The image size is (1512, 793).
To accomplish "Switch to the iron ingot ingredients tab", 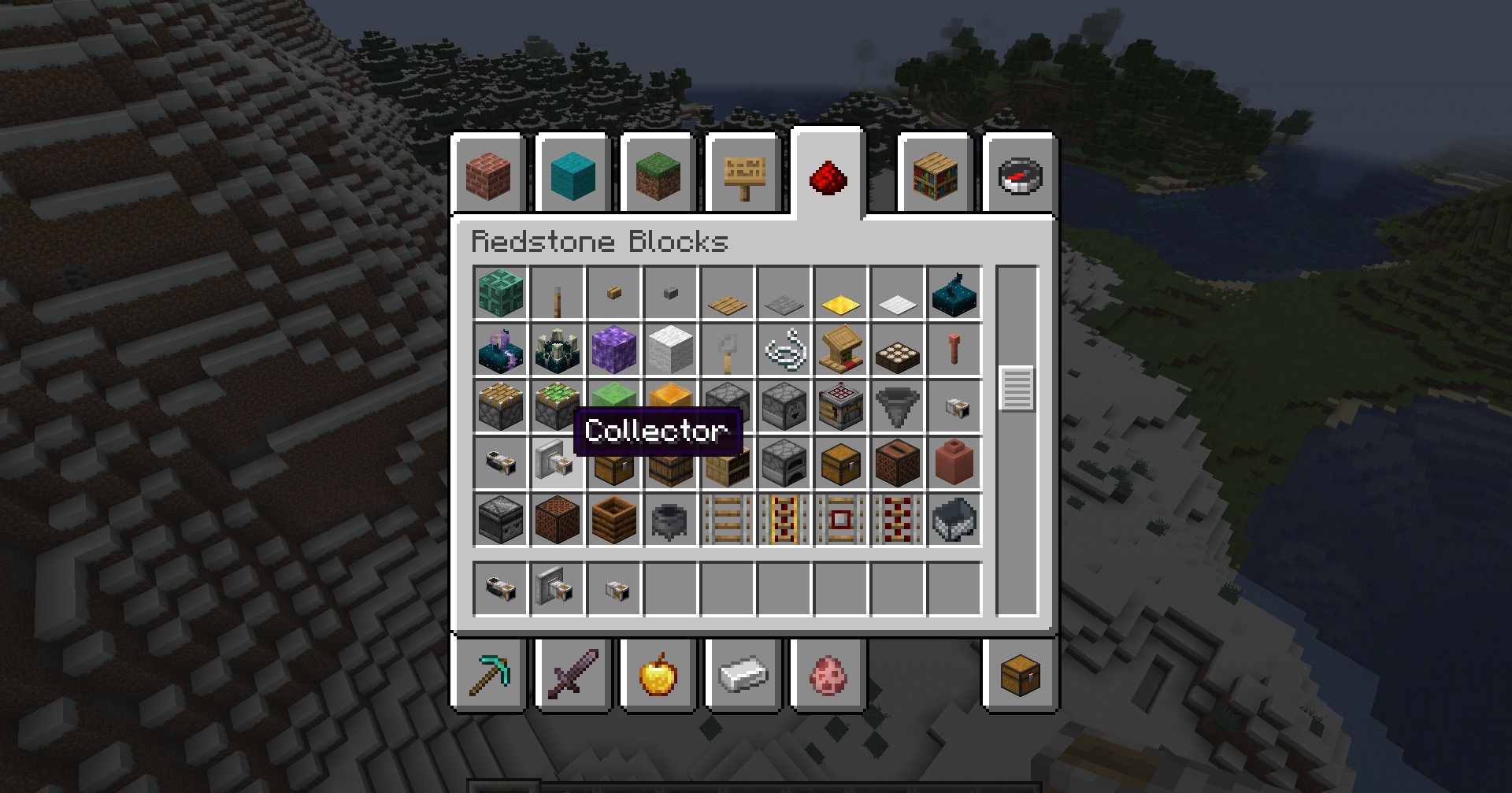I will tap(743, 675).
